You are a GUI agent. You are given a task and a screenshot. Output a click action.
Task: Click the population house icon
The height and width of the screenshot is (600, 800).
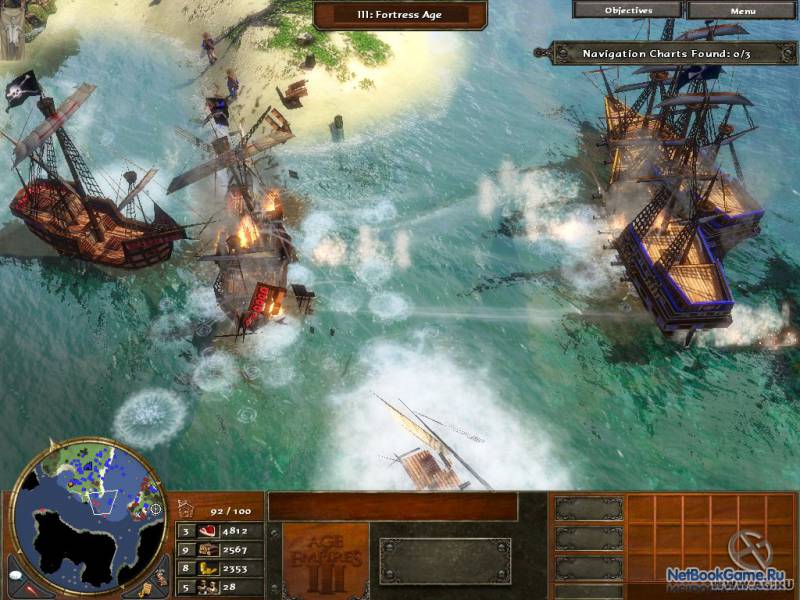(185, 508)
